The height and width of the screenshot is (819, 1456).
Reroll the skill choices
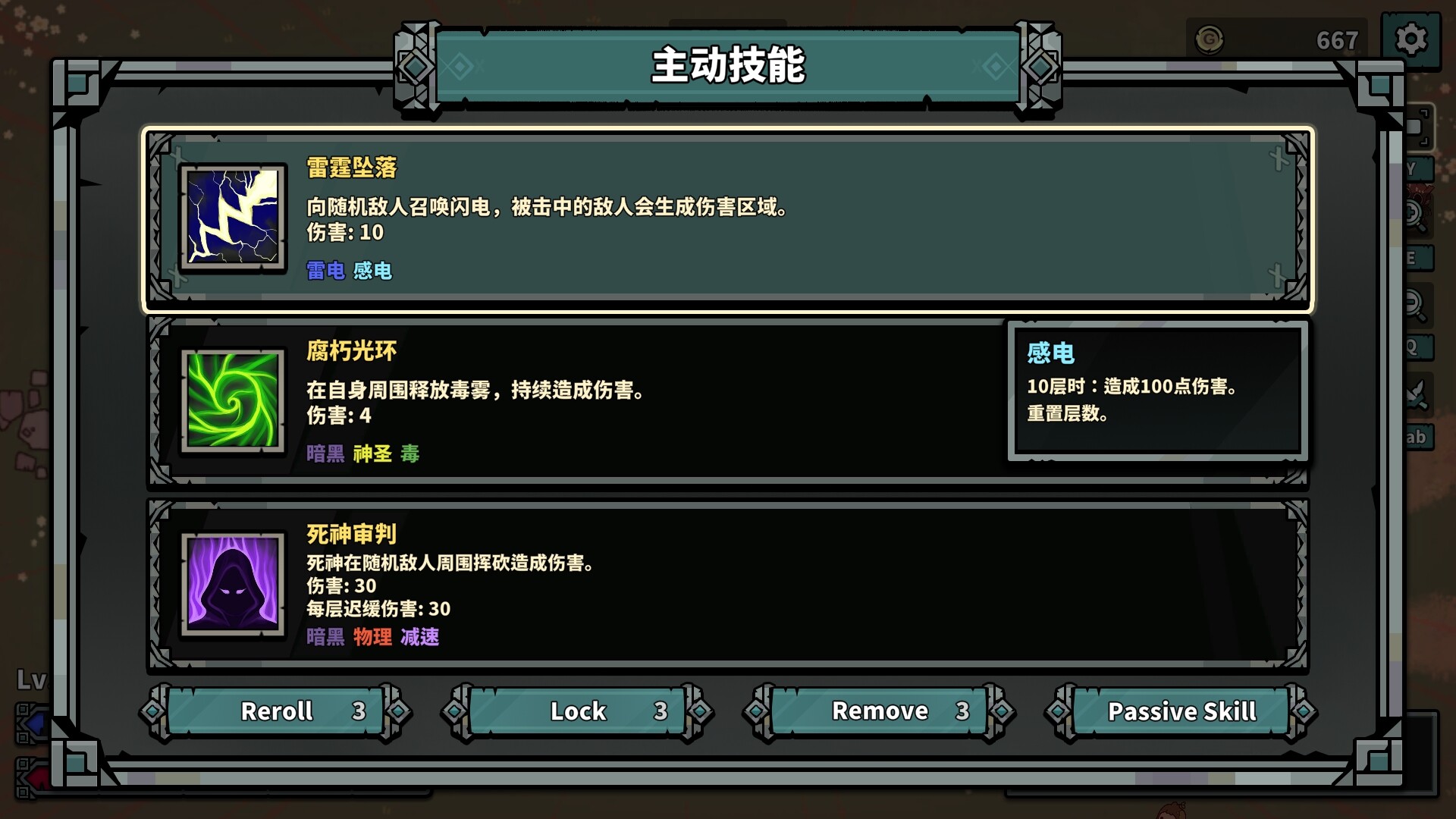277,711
